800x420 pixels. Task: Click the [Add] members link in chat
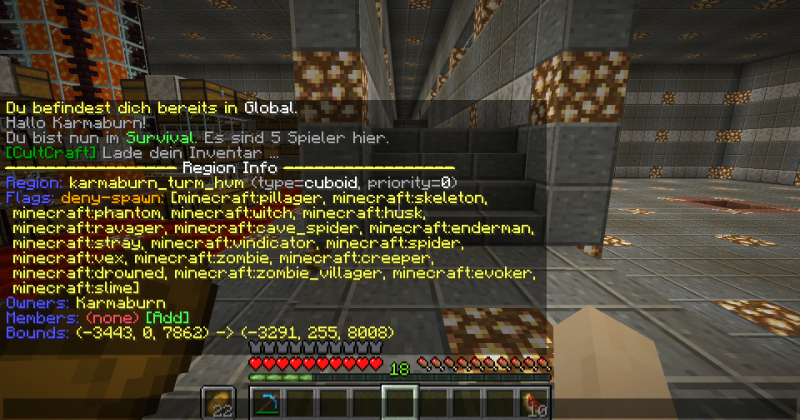pyautogui.click(x=161, y=317)
